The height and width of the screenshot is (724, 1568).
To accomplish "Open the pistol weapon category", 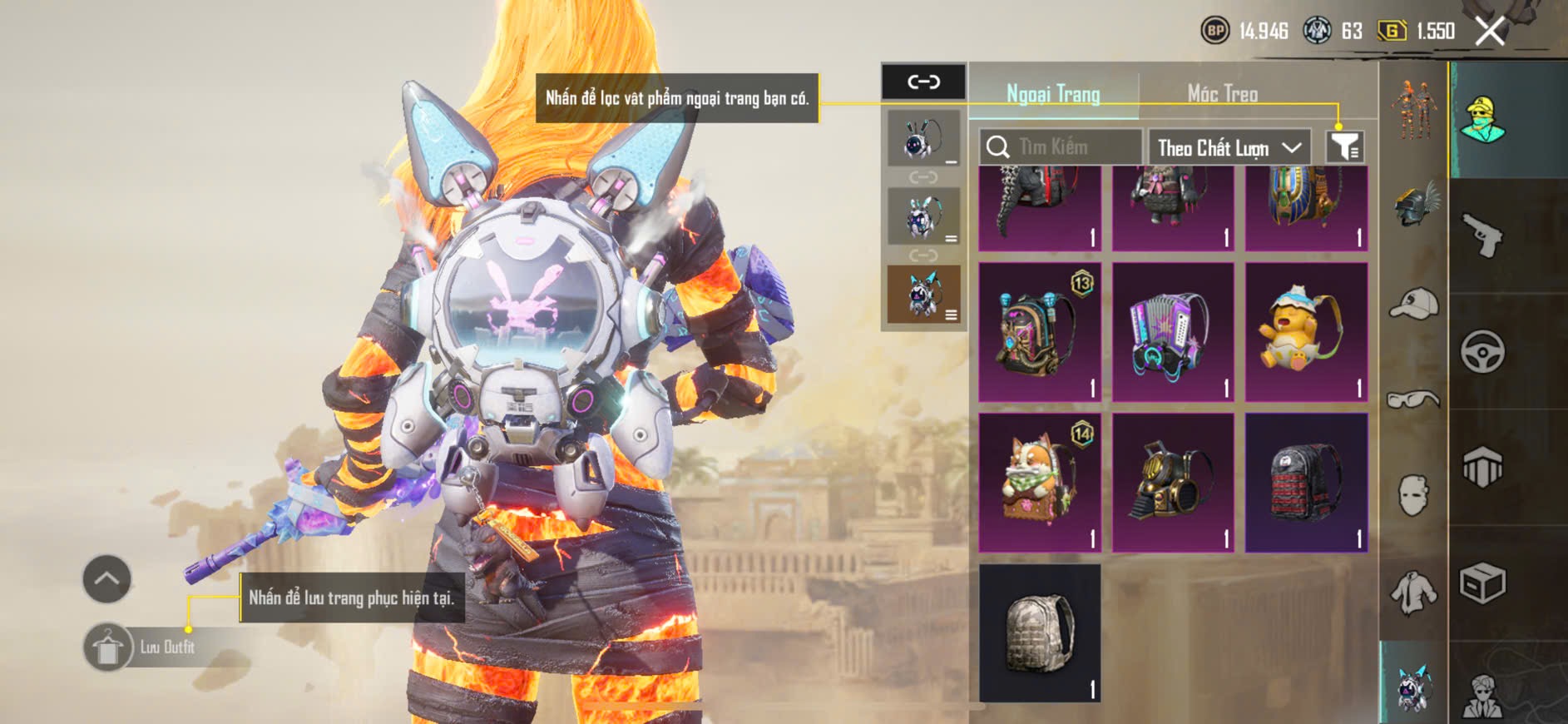I will pyautogui.click(x=1482, y=235).
